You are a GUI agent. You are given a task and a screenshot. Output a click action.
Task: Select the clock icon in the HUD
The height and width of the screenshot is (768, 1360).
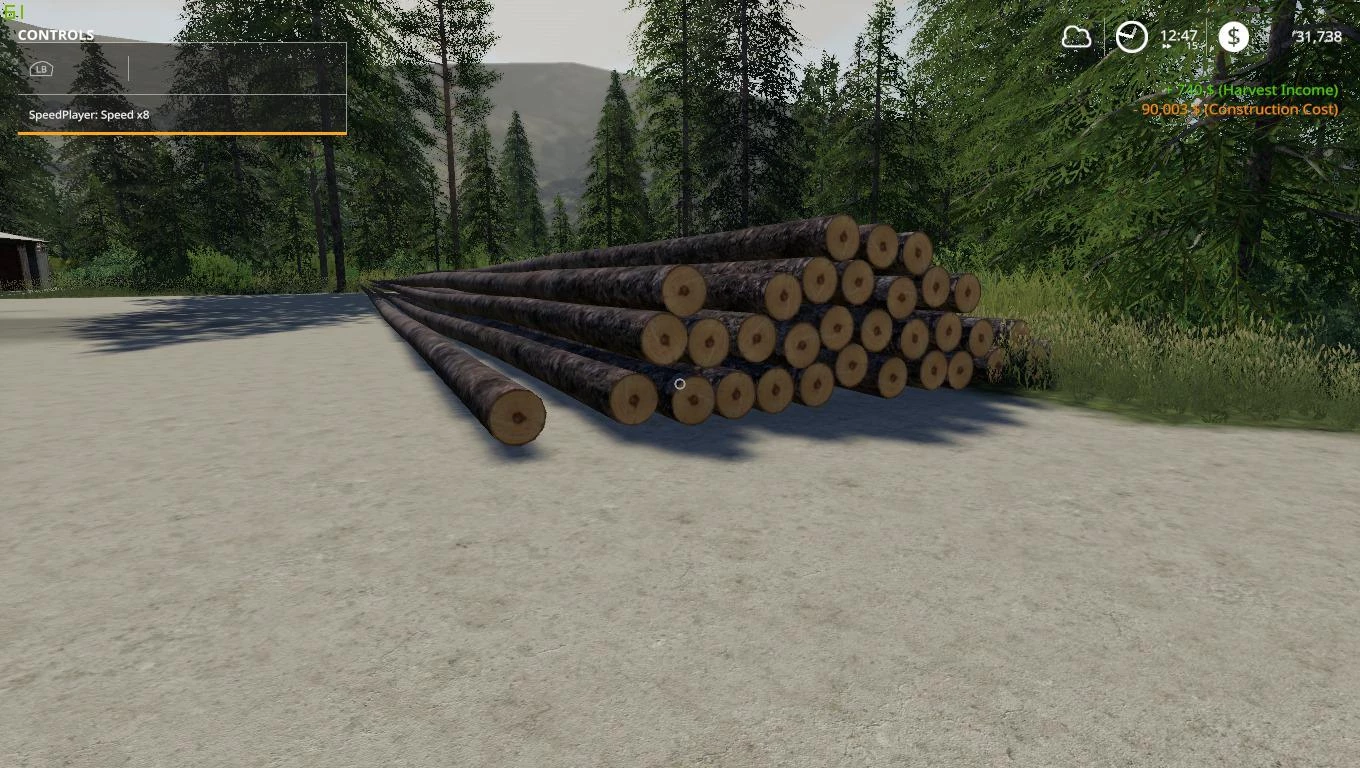(x=1130, y=37)
